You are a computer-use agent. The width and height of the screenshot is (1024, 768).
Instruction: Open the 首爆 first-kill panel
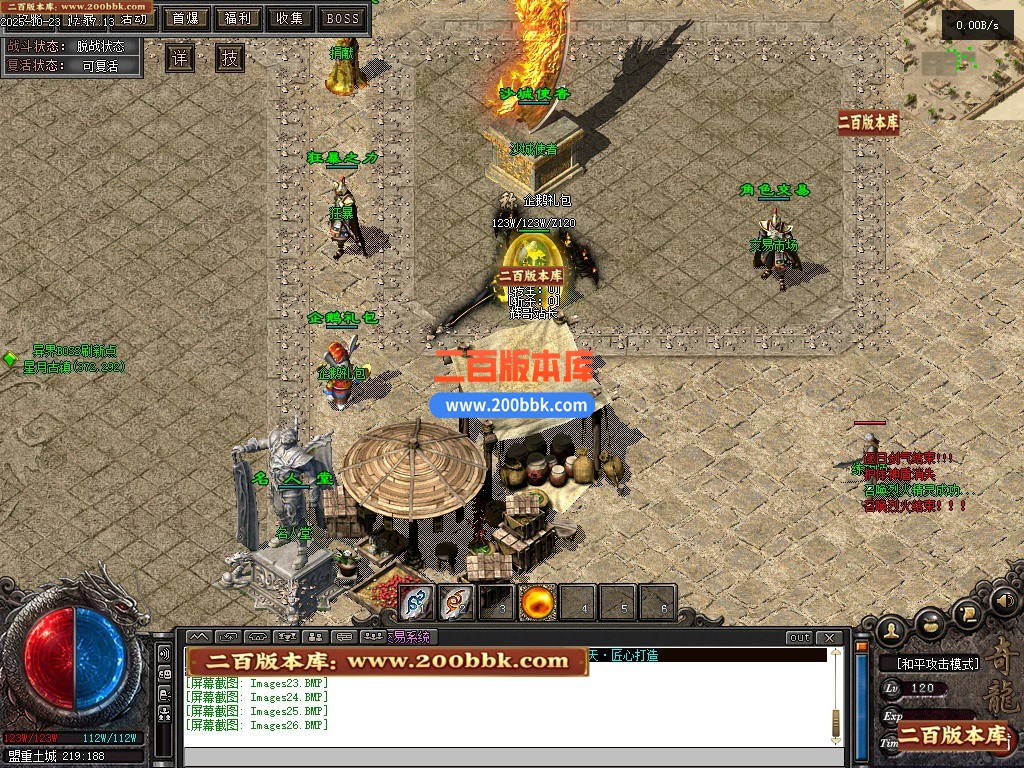click(x=184, y=19)
